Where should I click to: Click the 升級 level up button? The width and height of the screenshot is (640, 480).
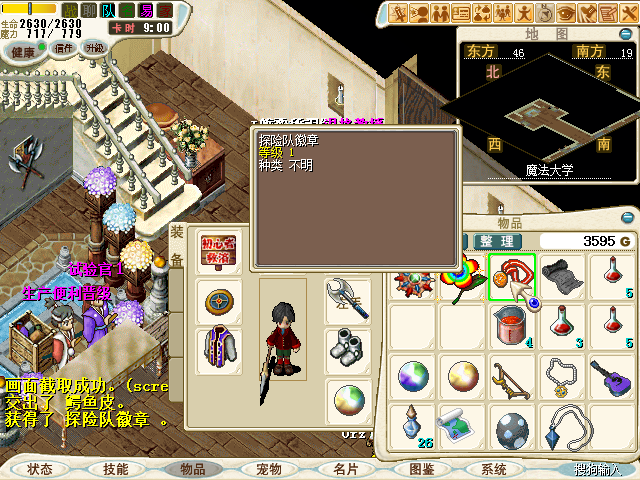(x=95, y=48)
